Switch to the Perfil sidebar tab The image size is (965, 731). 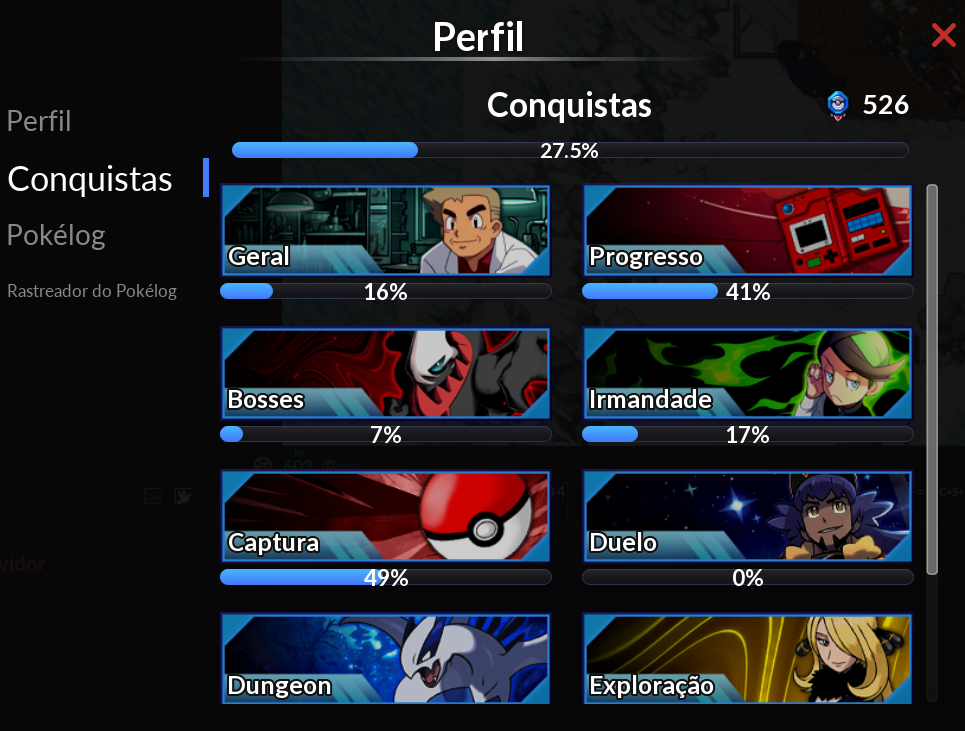click(39, 122)
